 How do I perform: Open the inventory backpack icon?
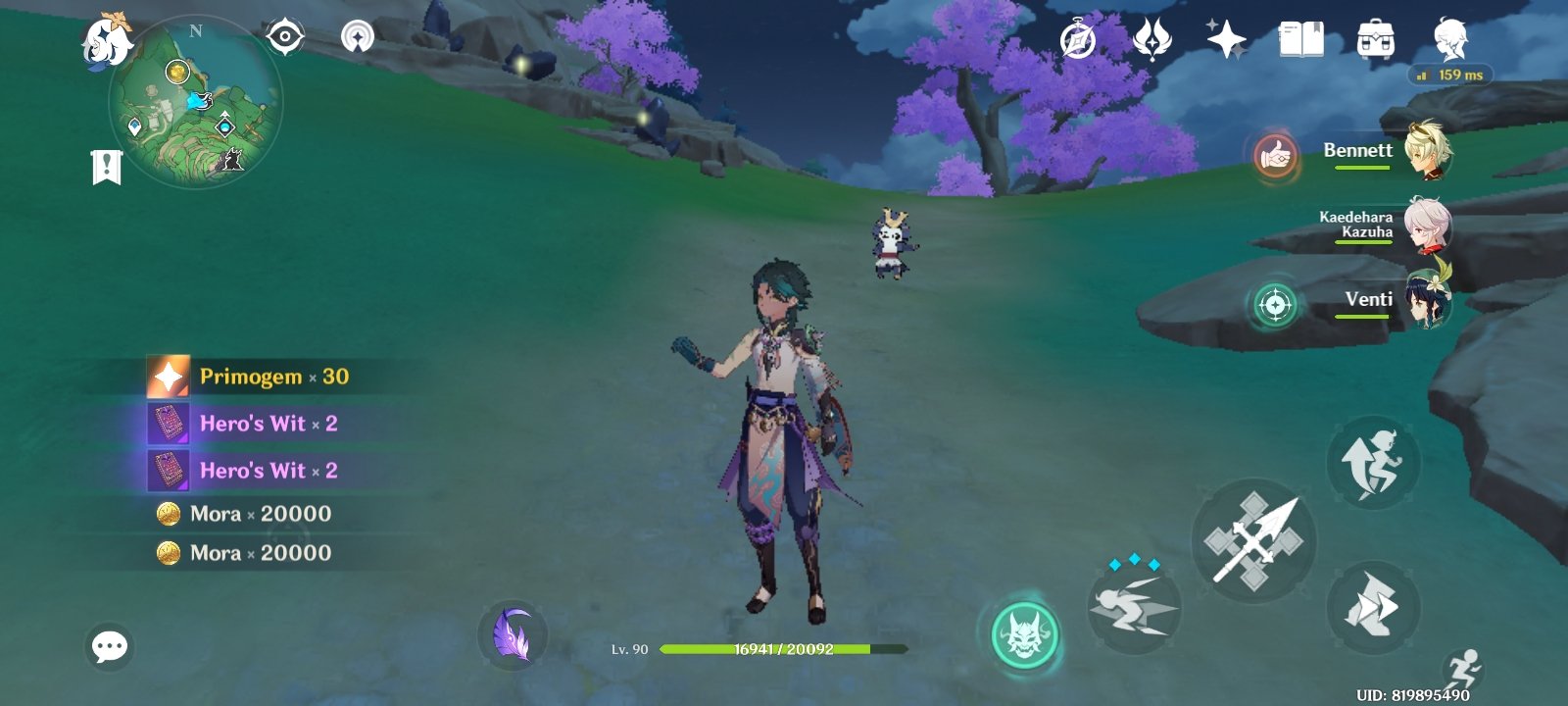coord(1374,40)
